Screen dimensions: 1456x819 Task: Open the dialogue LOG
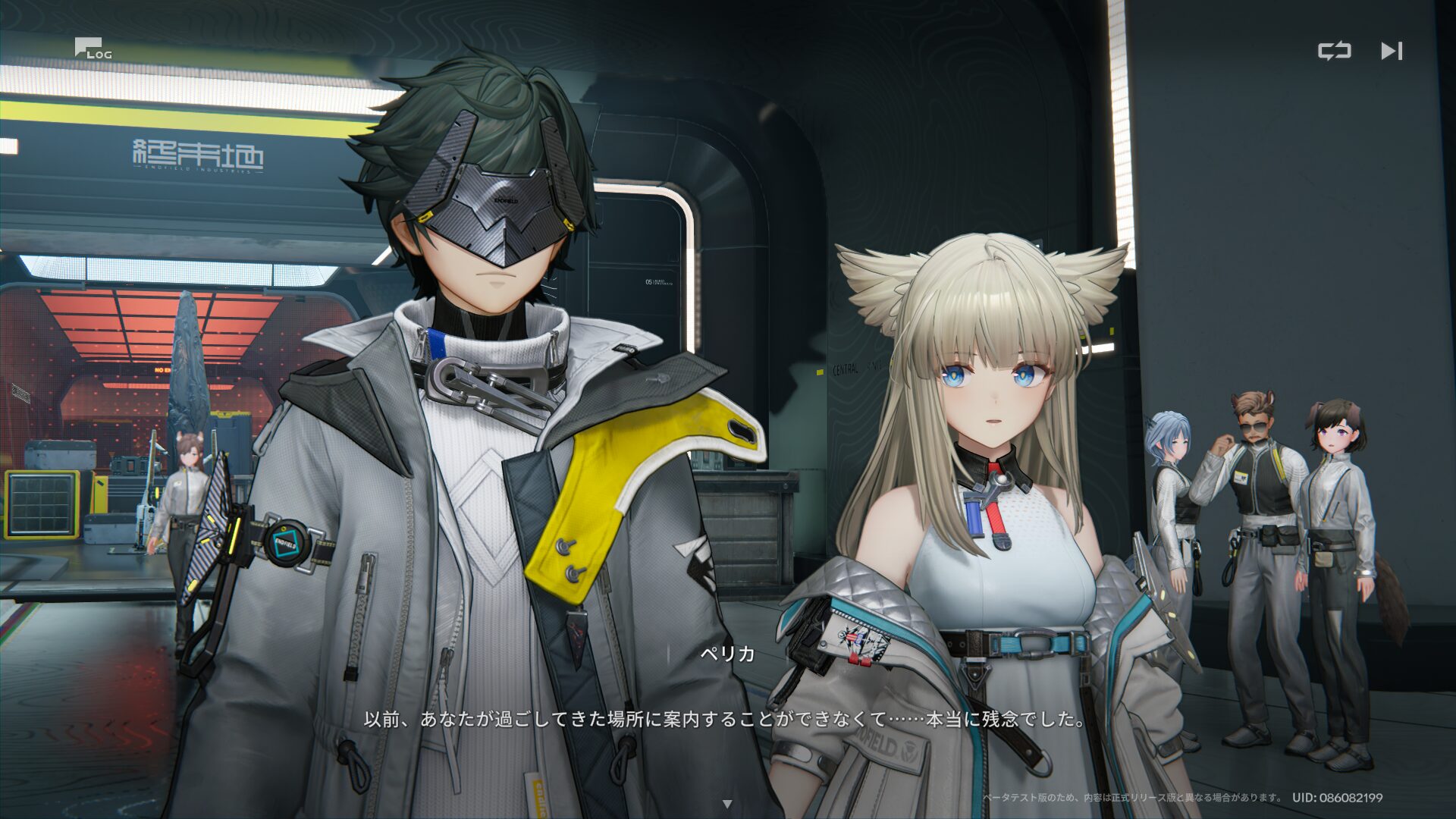point(93,49)
